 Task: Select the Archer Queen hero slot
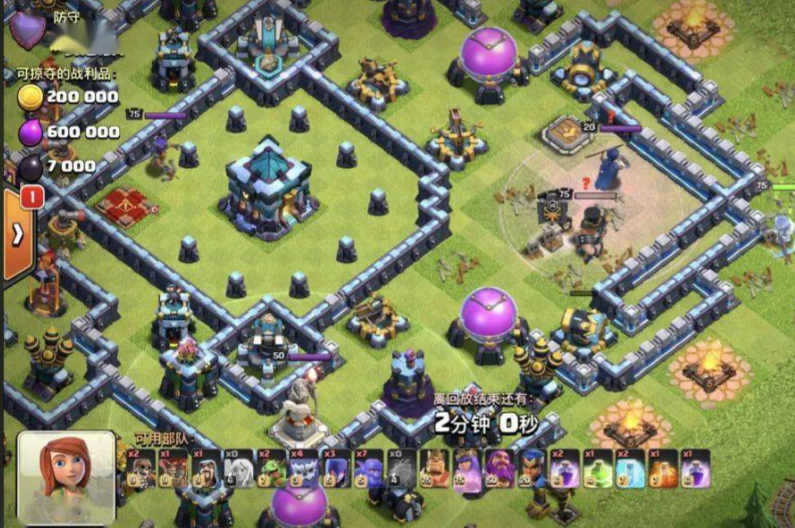(466, 468)
